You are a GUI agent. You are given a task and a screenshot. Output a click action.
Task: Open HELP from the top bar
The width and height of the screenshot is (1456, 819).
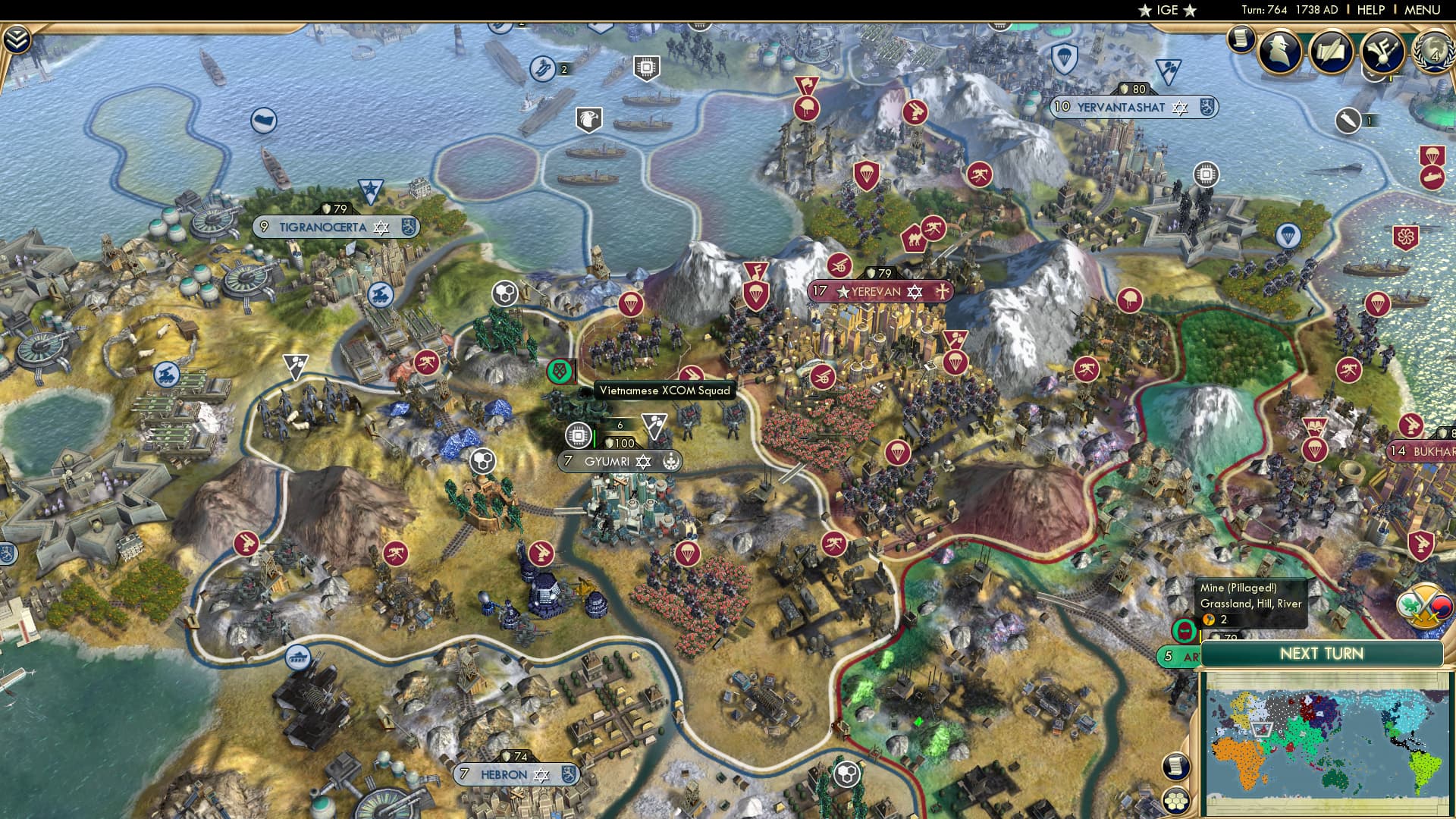pos(1370,11)
